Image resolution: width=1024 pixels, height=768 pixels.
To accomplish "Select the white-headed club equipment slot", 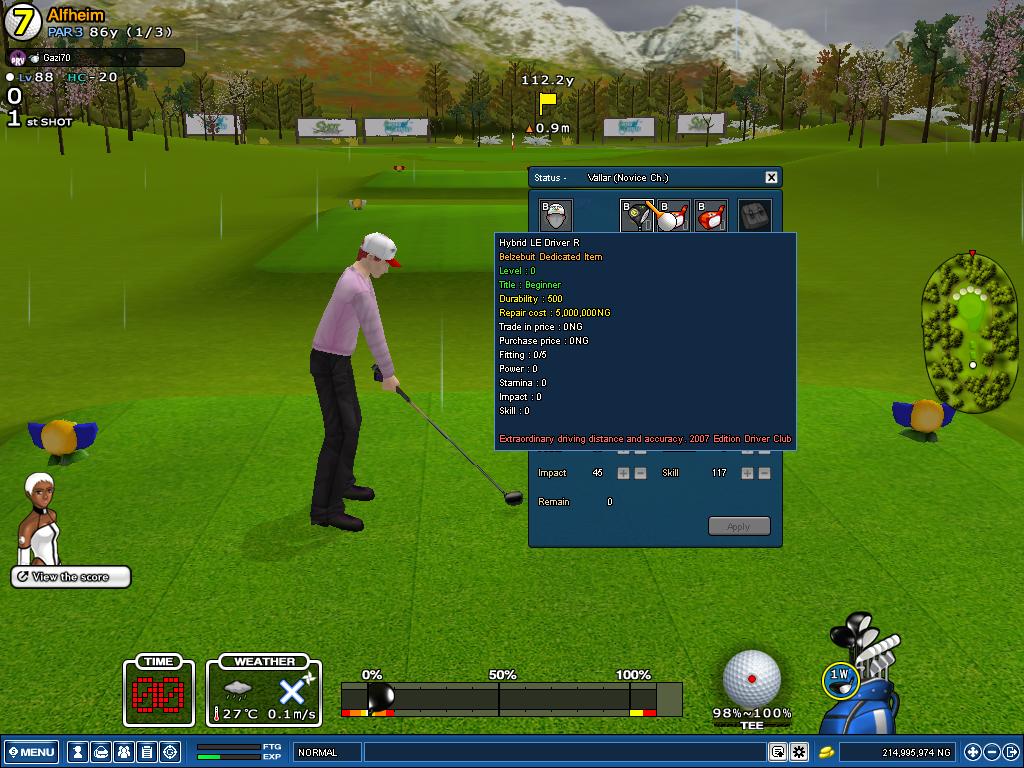I will pyautogui.click(x=672, y=216).
